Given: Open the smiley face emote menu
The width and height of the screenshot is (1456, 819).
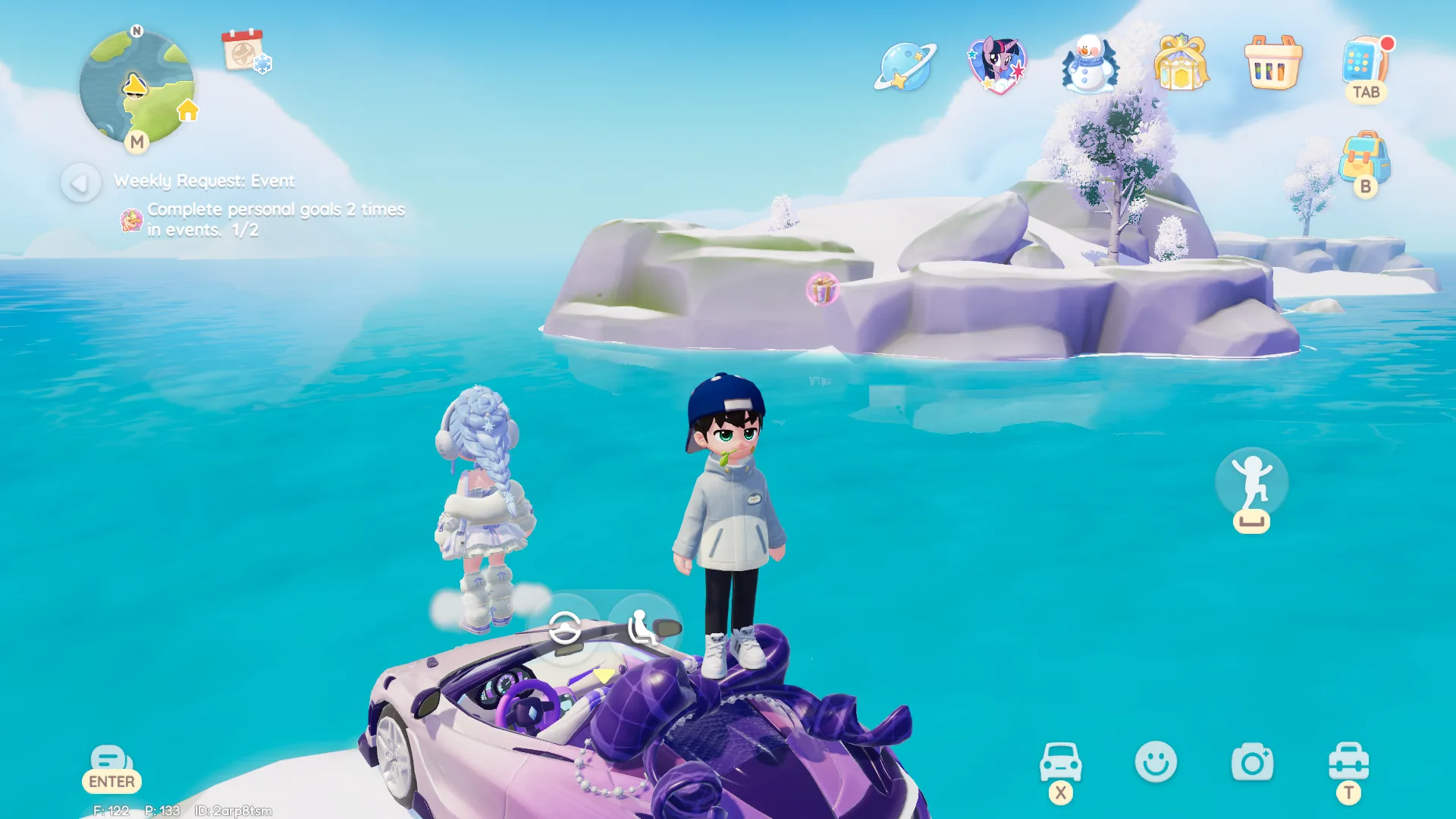Looking at the screenshot, I should point(1156,761).
